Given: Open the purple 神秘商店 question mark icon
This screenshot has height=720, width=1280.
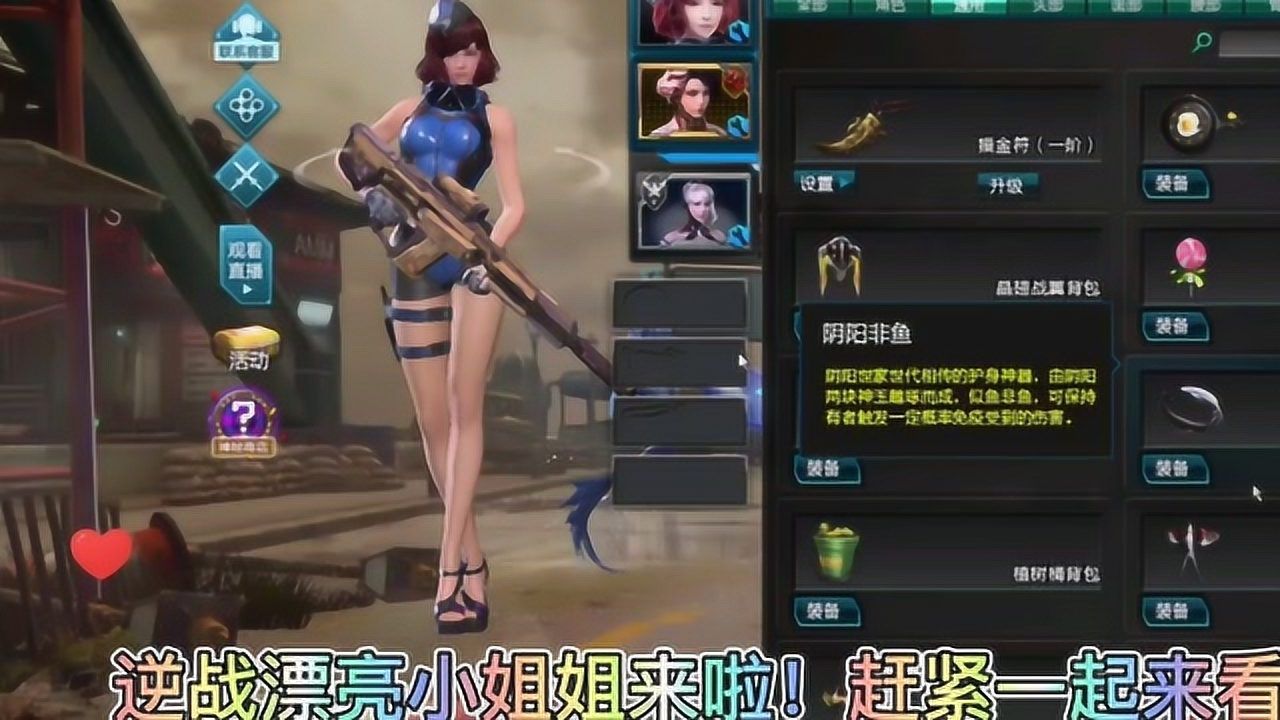Looking at the screenshot, I should pos(246,413).
